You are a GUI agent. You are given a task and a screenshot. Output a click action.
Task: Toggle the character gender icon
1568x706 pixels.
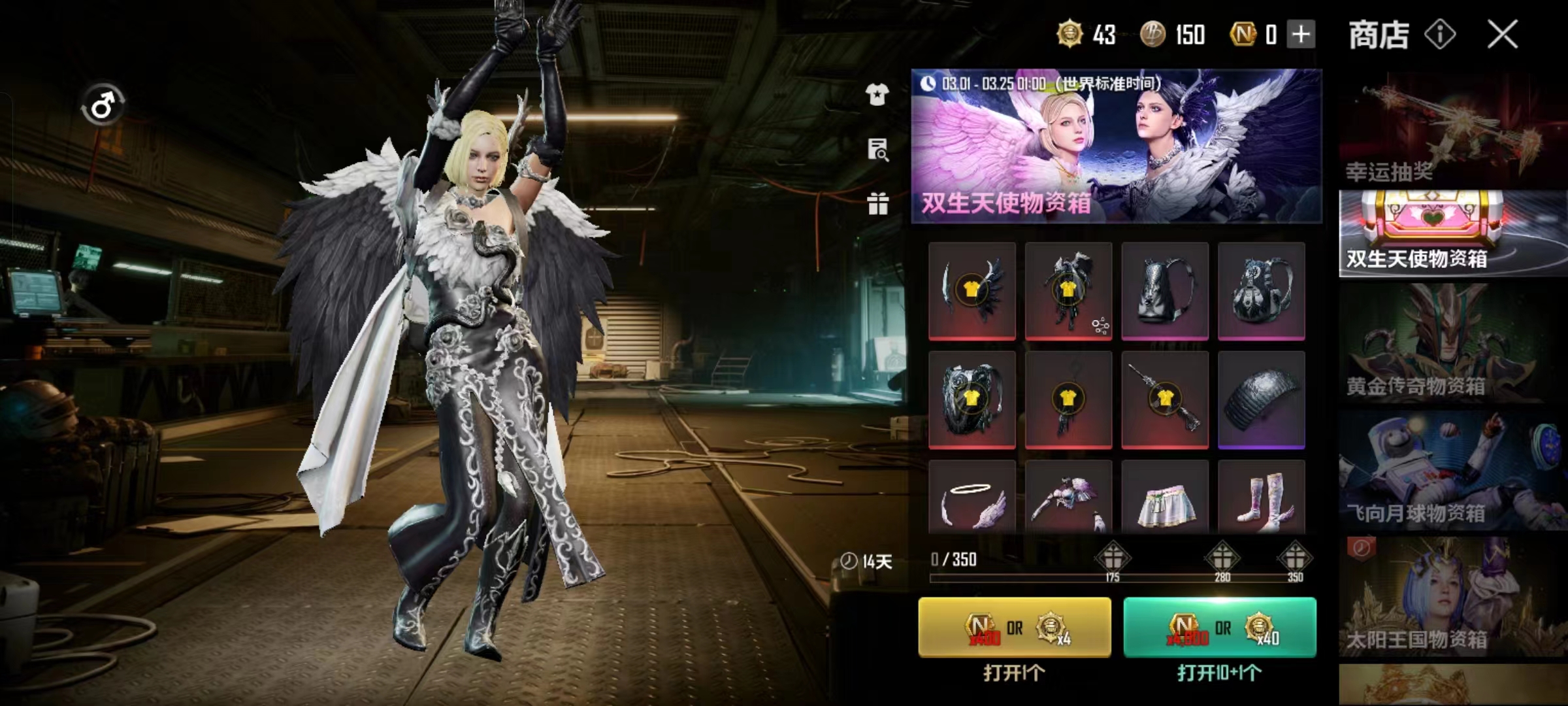click(x=103, y=105)
